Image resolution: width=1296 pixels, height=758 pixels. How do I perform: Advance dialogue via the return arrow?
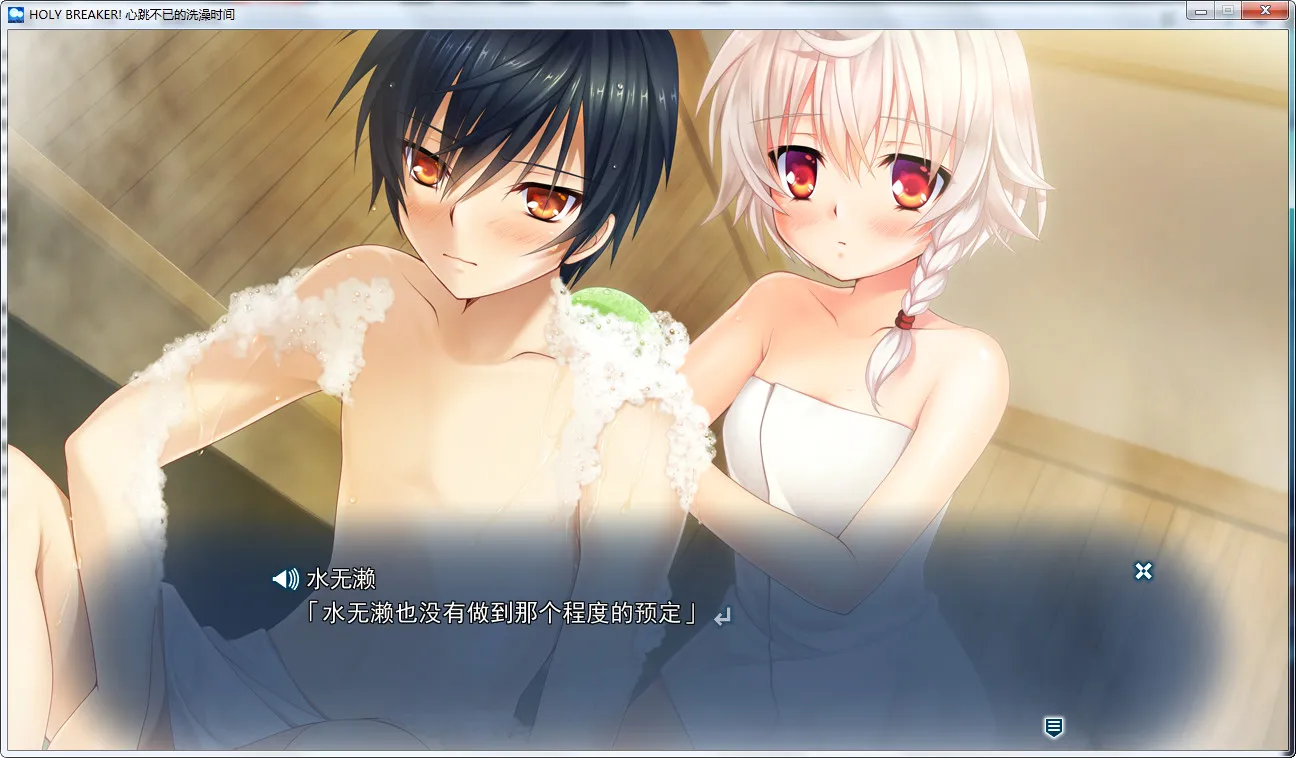722,617
